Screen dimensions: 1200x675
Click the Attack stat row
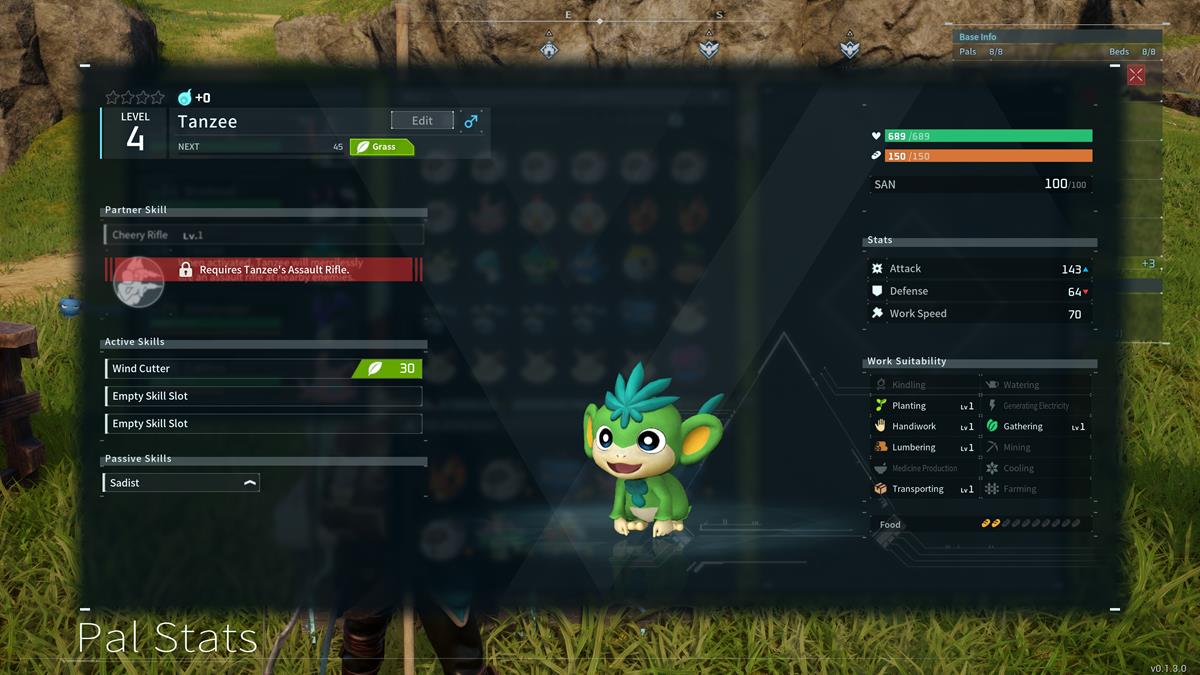click(979, 269)
